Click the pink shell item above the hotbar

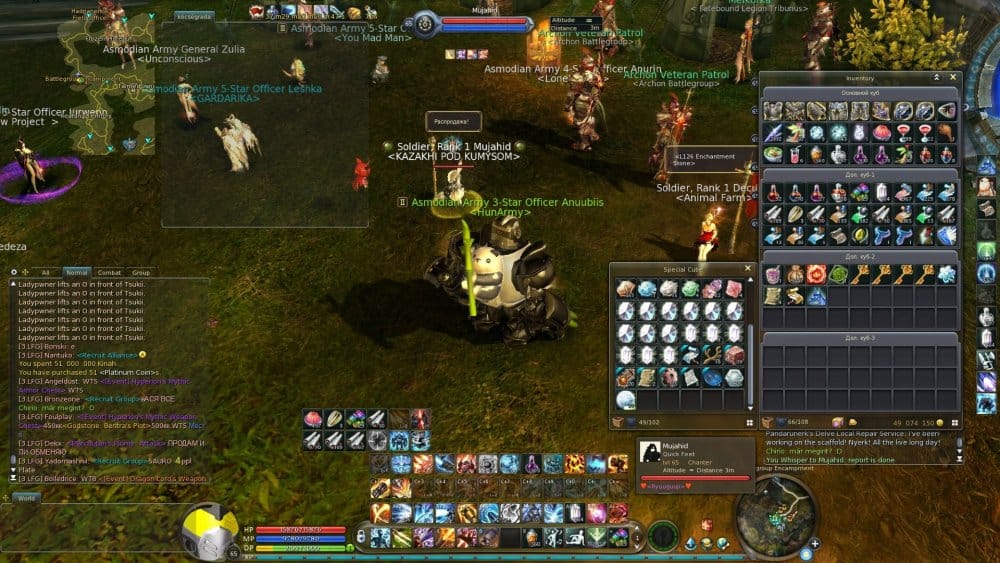[313, 419]
